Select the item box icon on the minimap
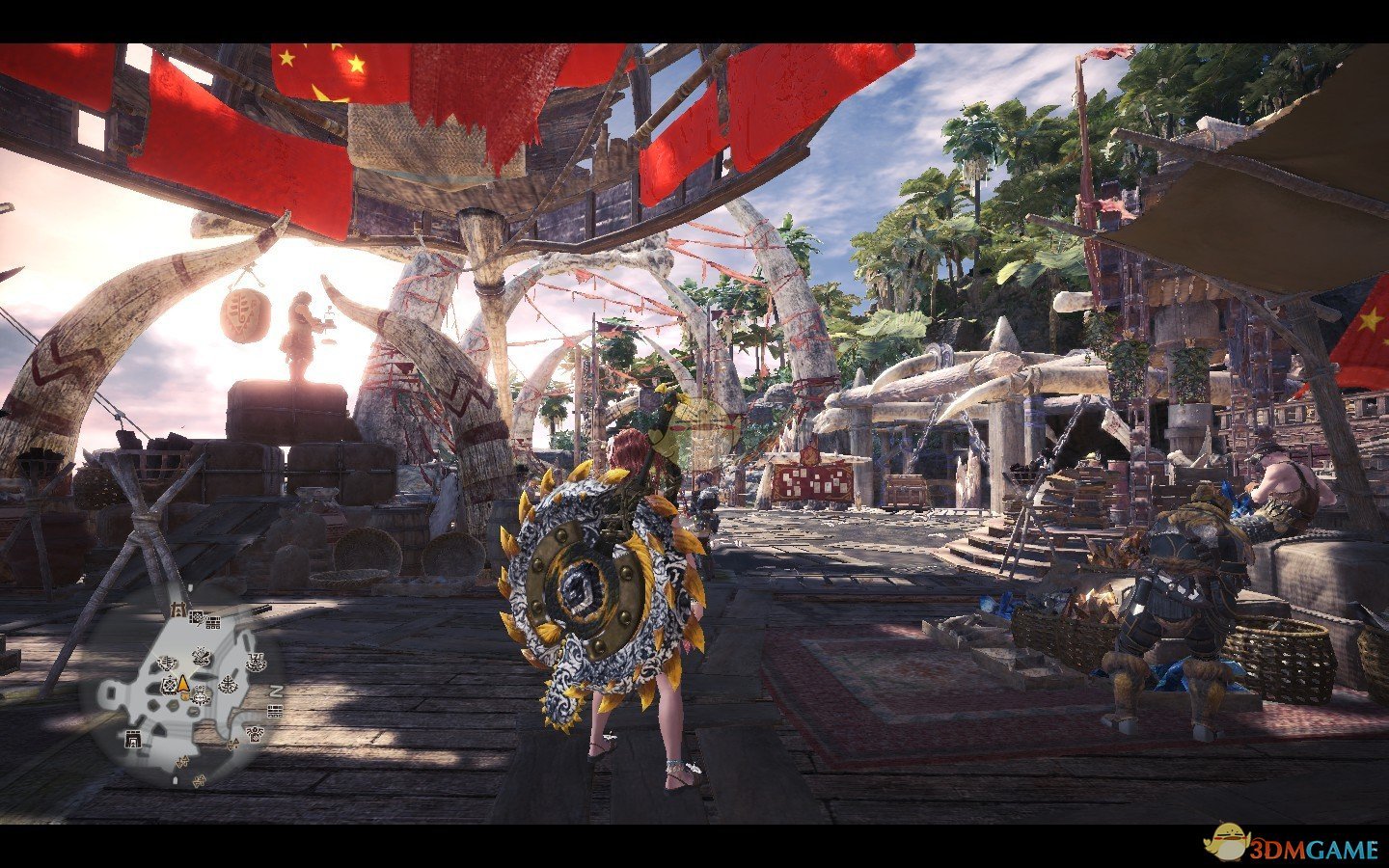This screenshot has width=1389, height=868. pos(170,686)
